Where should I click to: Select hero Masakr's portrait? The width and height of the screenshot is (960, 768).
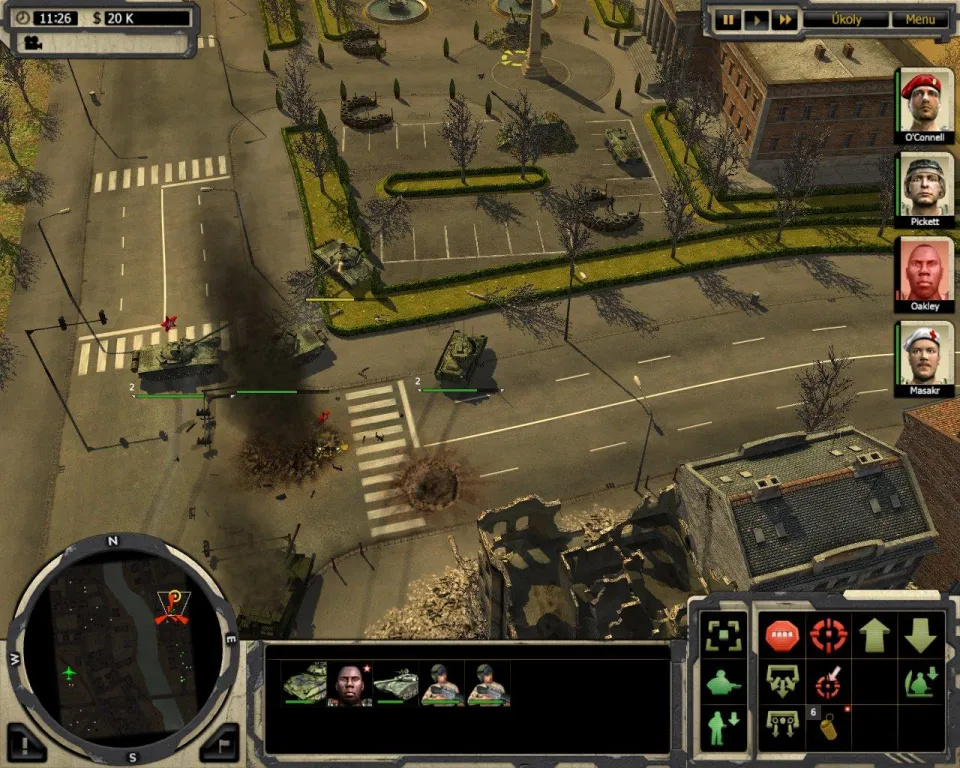[924, 355]
